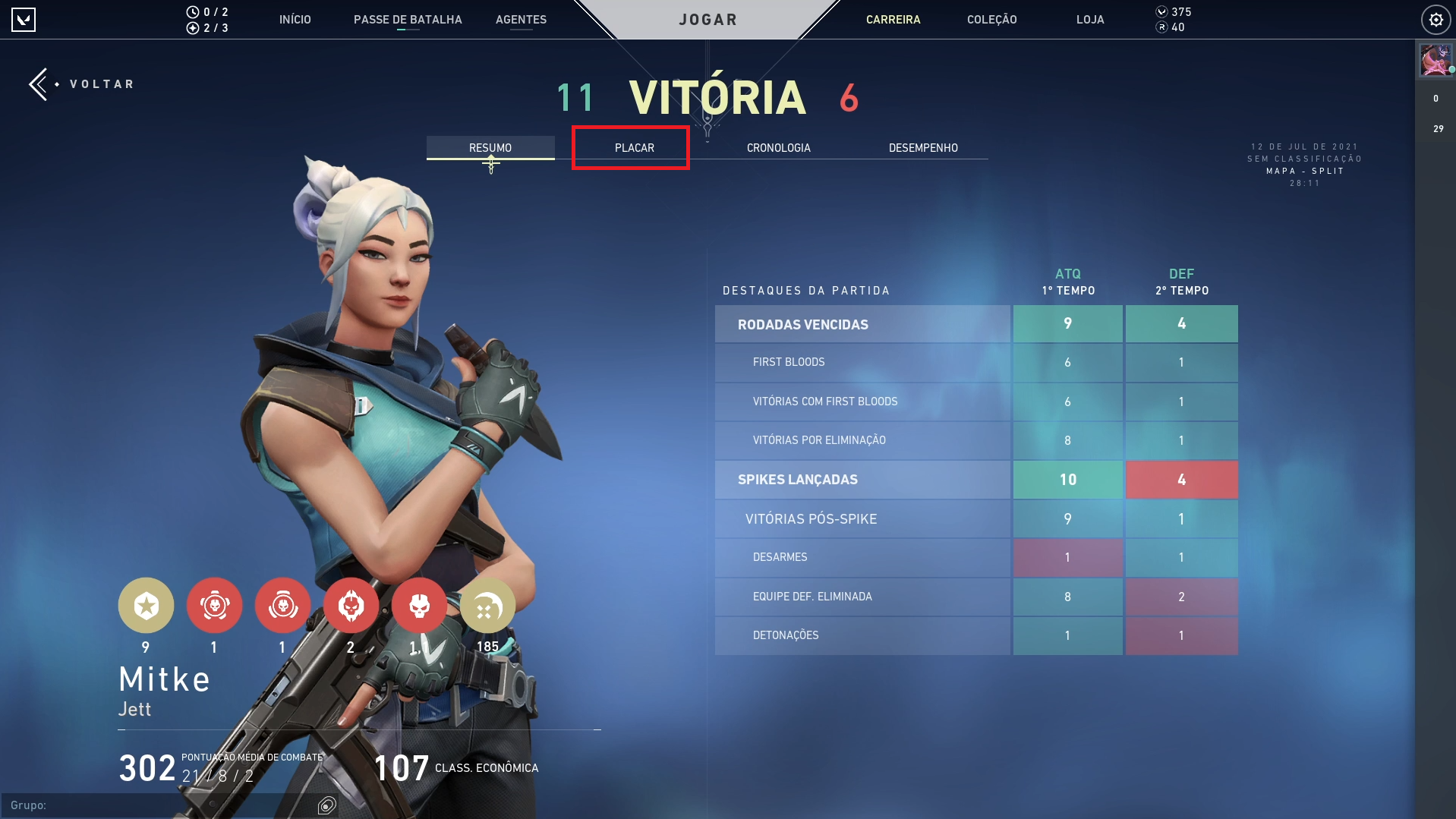
Task: Click the daily missions clock icon
Action: (194, 11)
